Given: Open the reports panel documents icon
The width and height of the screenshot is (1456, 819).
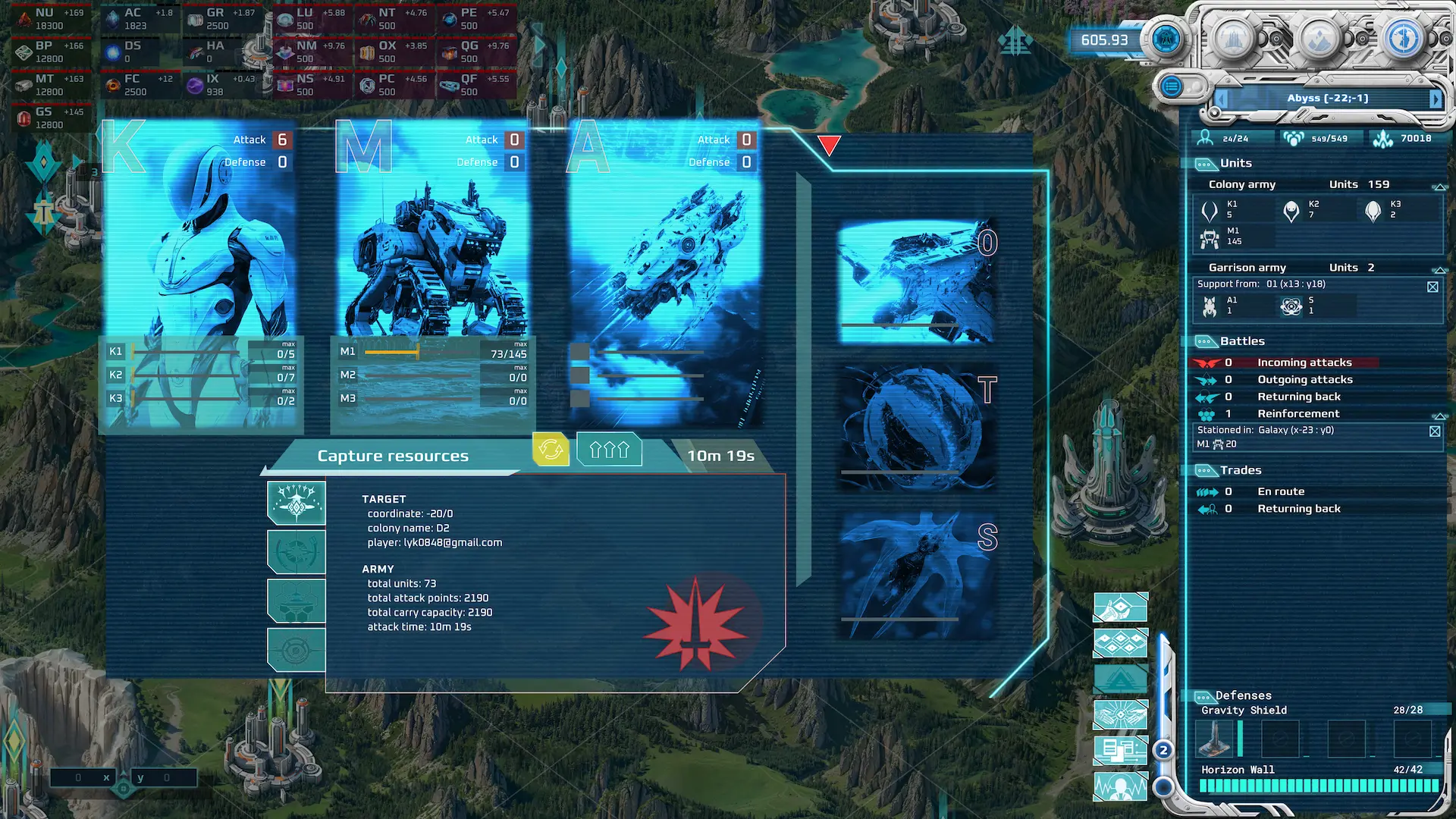Looking at the screenshot, I should click(1120, 749).
